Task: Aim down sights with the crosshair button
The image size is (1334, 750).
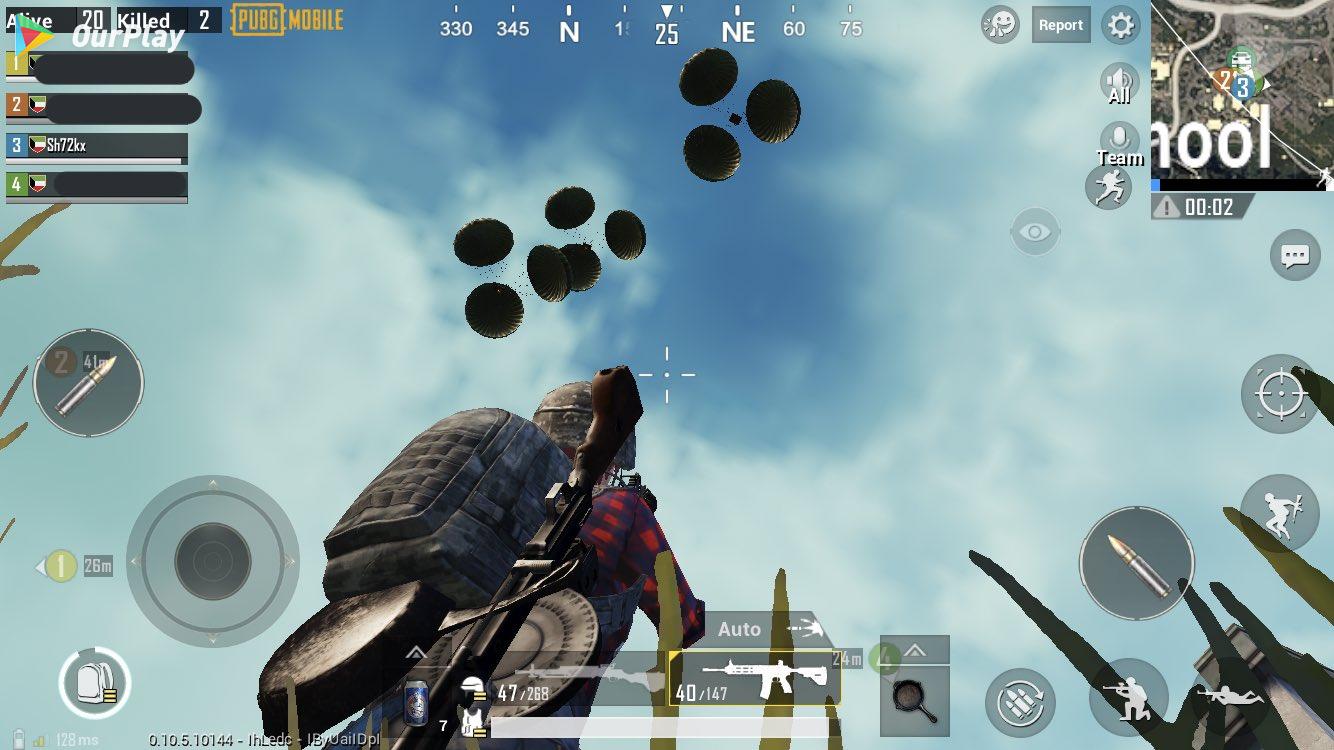Action: pos(1280,393)
